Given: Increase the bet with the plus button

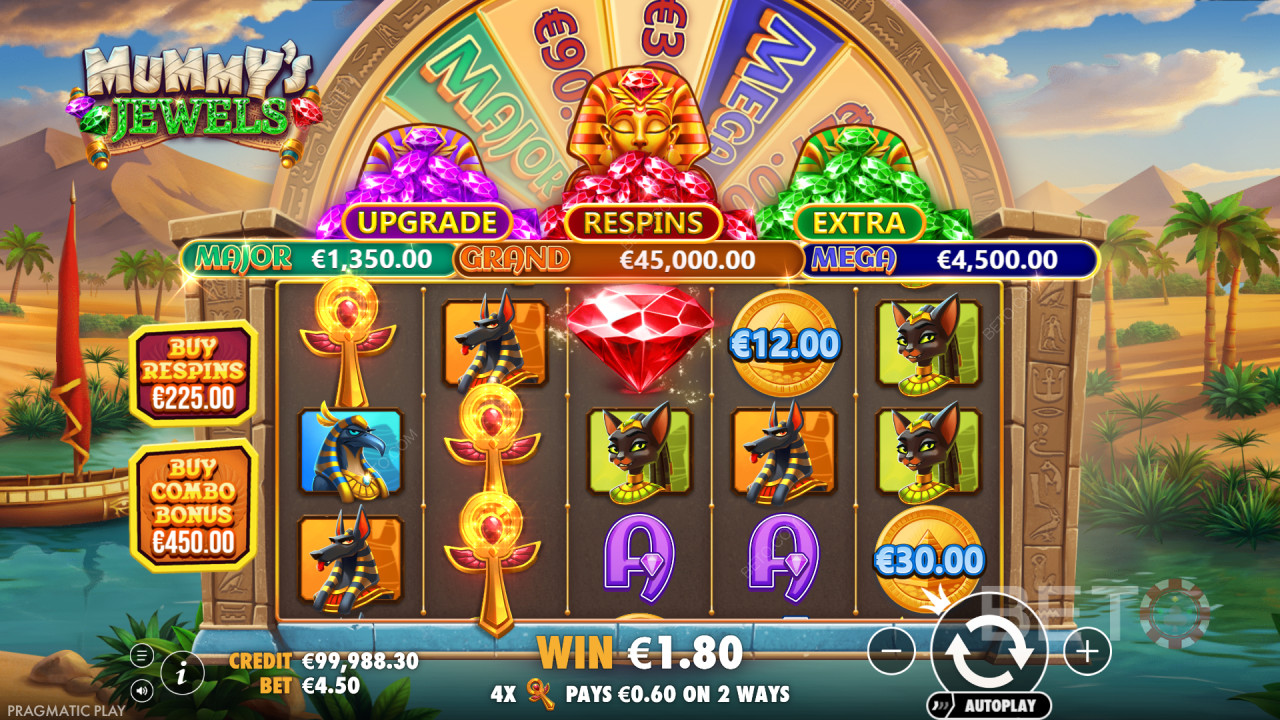Looking at the screenshot, I should (1086, 653).
